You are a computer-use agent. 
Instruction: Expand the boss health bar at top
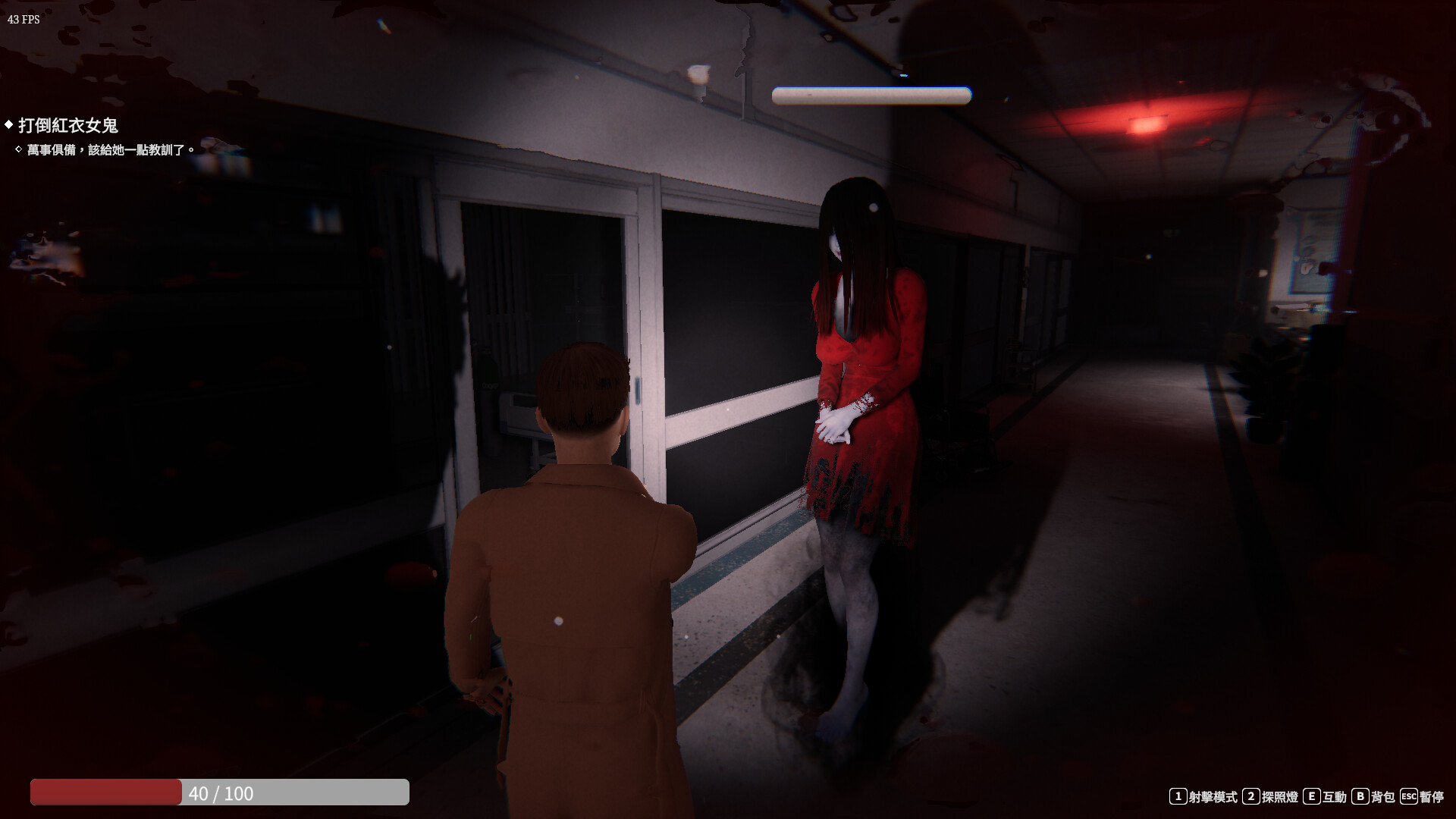pyautogui.click(x=871, y=94)
